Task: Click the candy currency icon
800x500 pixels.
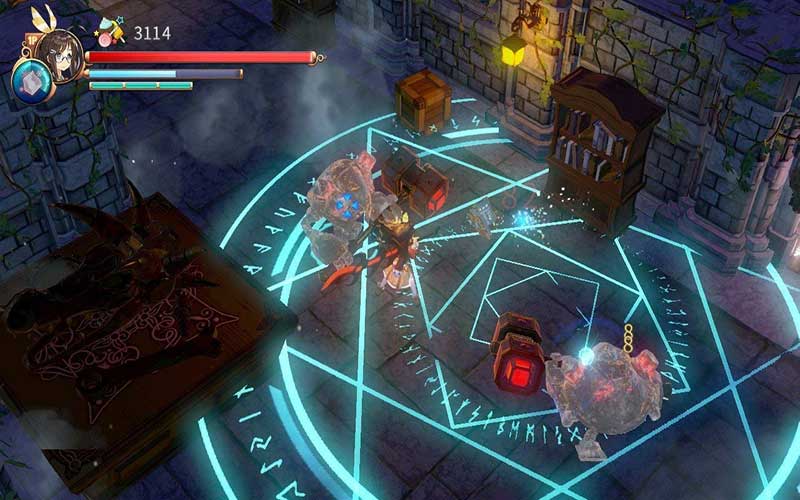Action: [111, 31]
